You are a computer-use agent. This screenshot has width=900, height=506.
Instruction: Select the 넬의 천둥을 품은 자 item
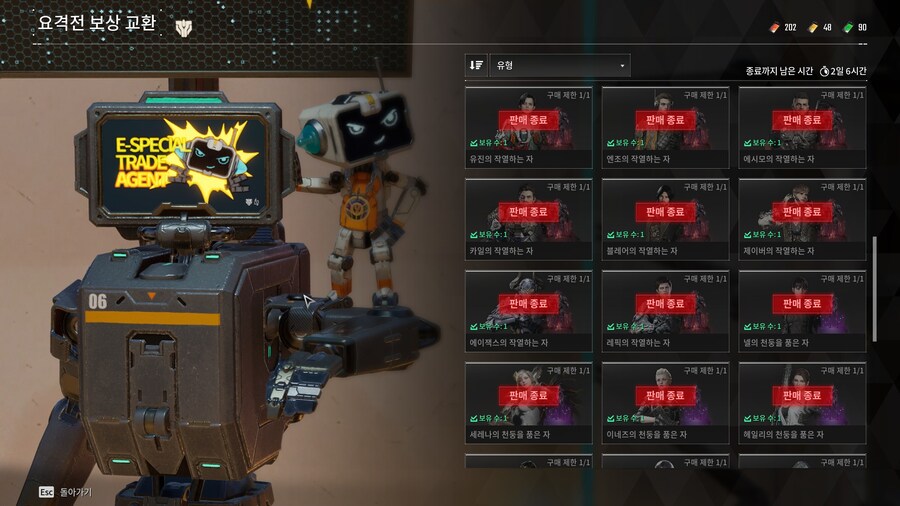click(802, 311)
